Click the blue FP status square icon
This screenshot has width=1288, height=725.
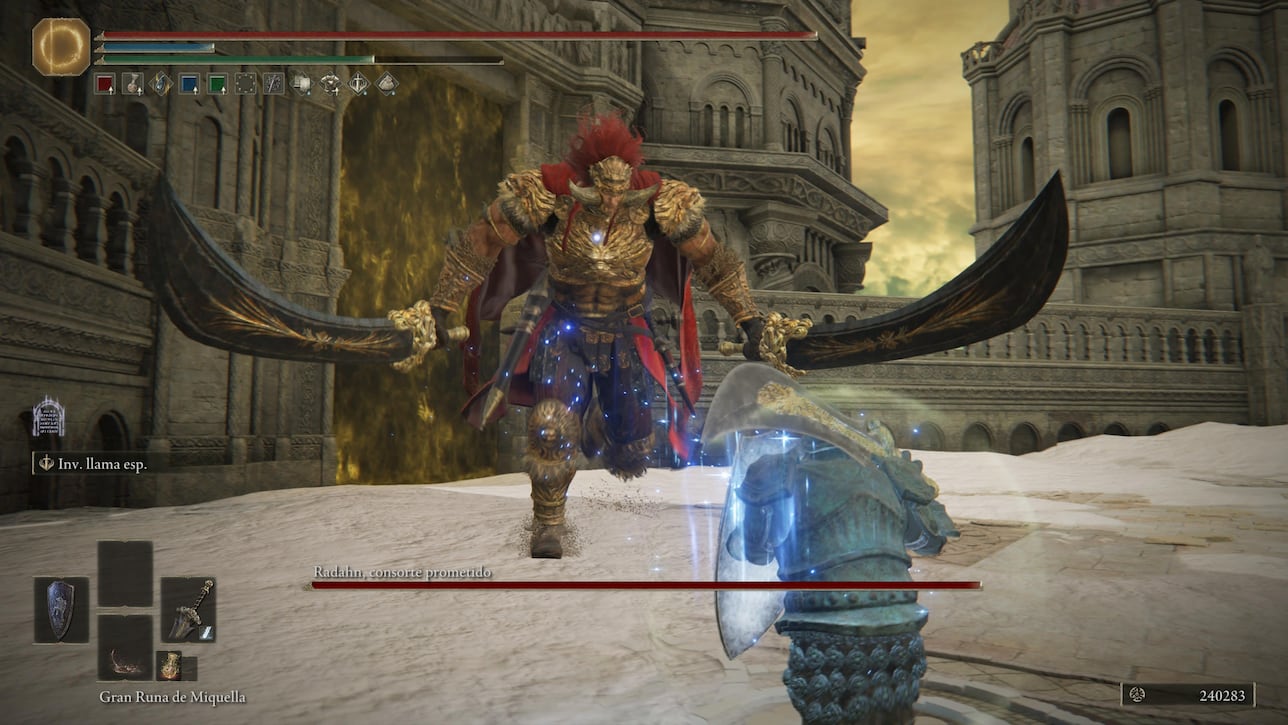[189, 84]
